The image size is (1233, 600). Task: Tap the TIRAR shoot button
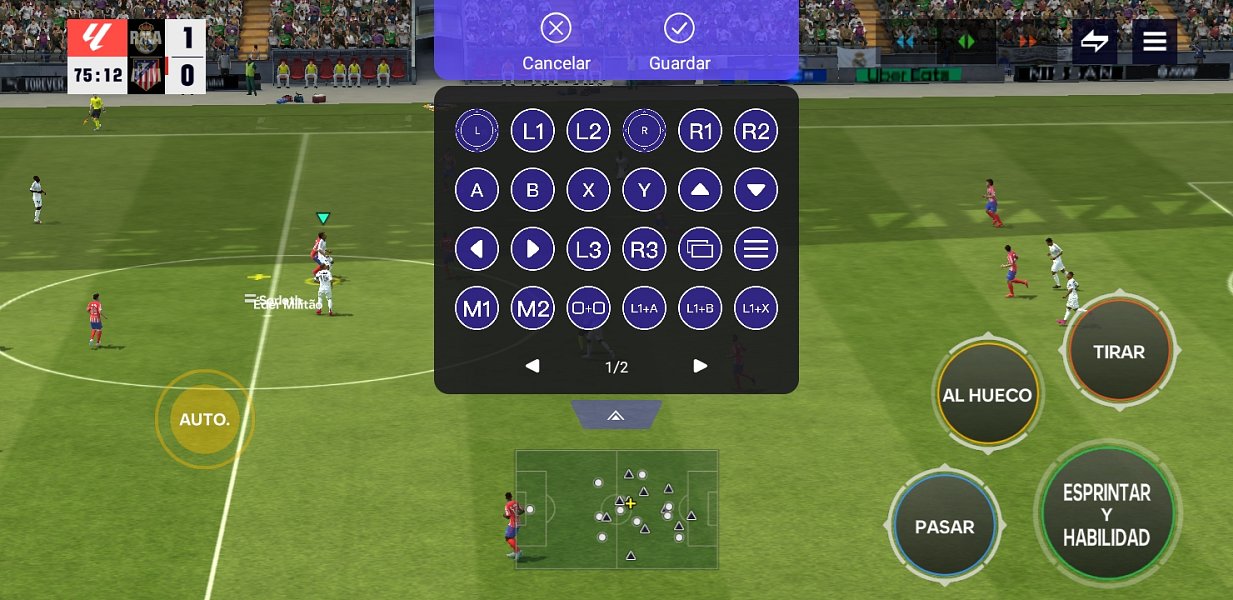tap(1119, 351)
